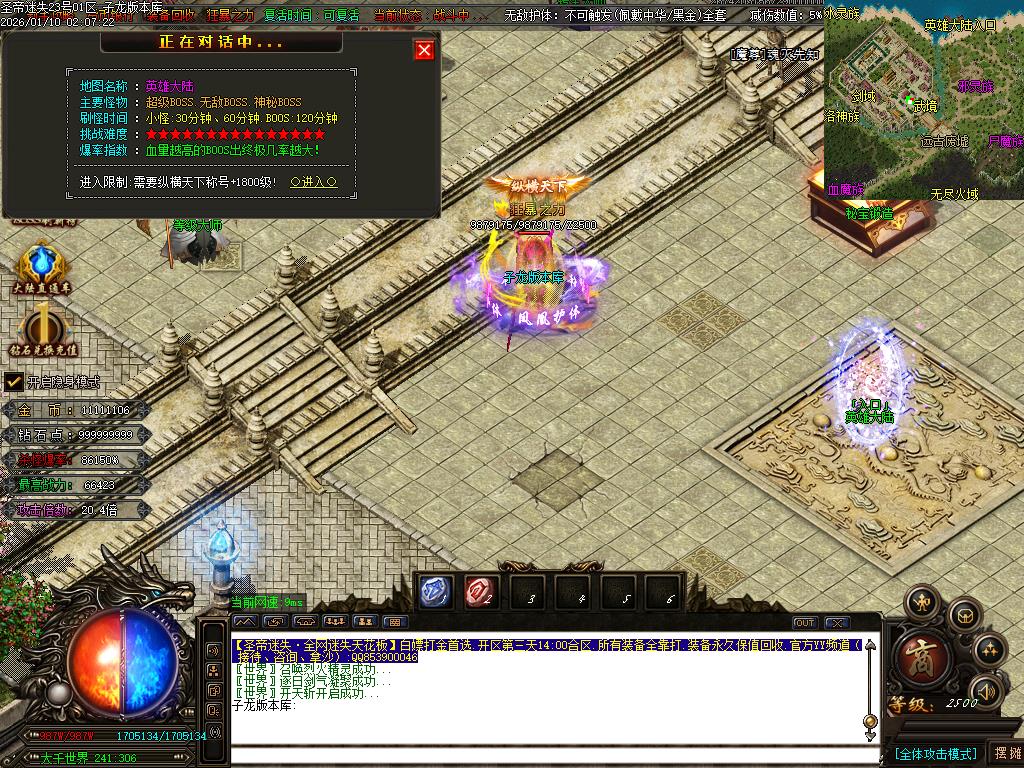Click the box icon round button
This screenshot has height=768, width=1024.
(964, 614)
